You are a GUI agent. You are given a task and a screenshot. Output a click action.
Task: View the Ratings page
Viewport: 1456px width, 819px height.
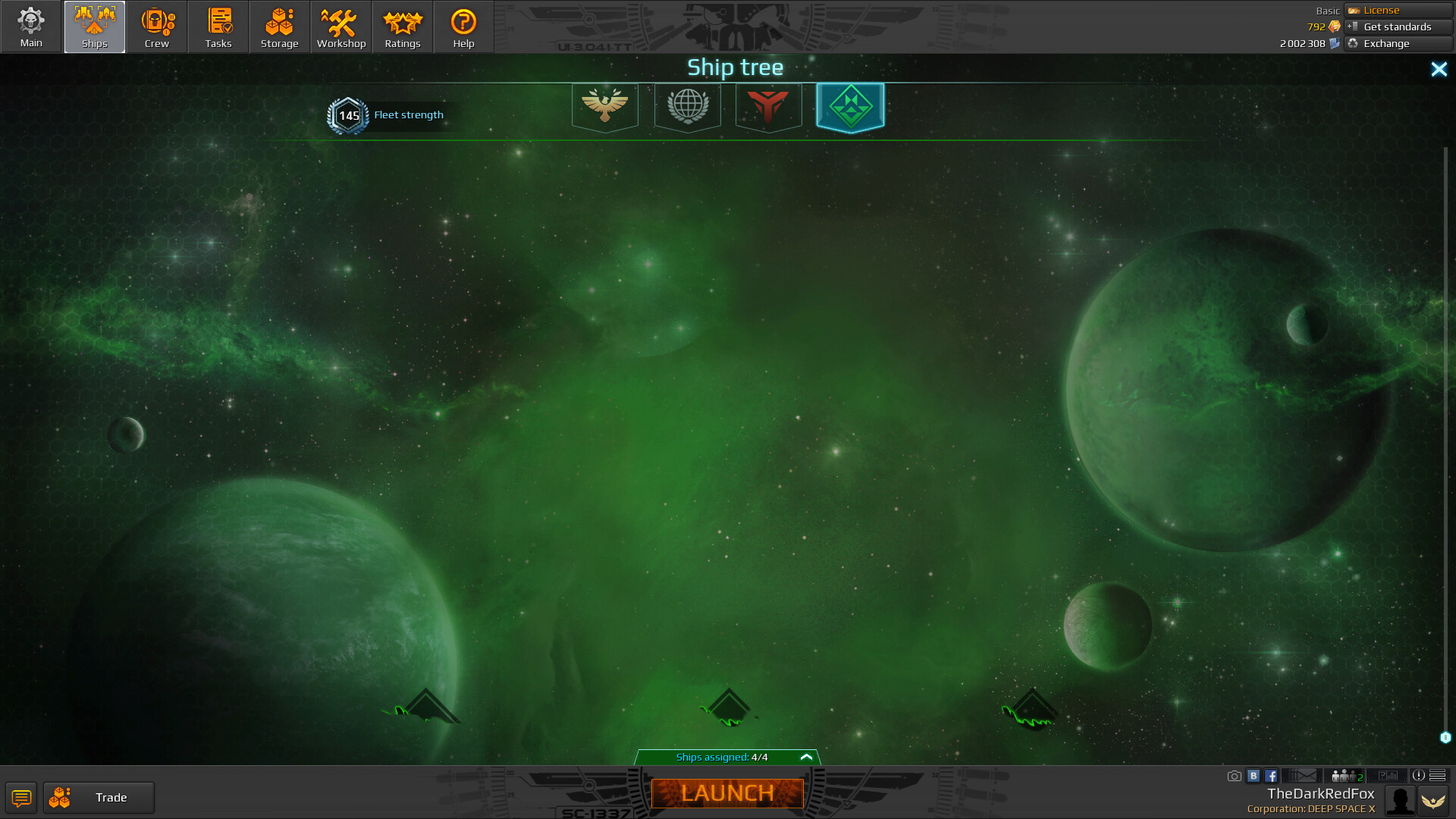coord(403,27)
